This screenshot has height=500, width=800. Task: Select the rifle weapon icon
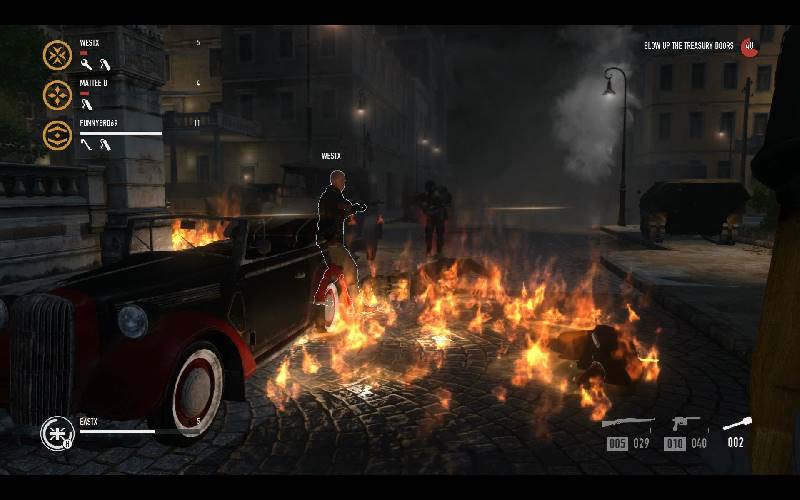click(627, 423)
